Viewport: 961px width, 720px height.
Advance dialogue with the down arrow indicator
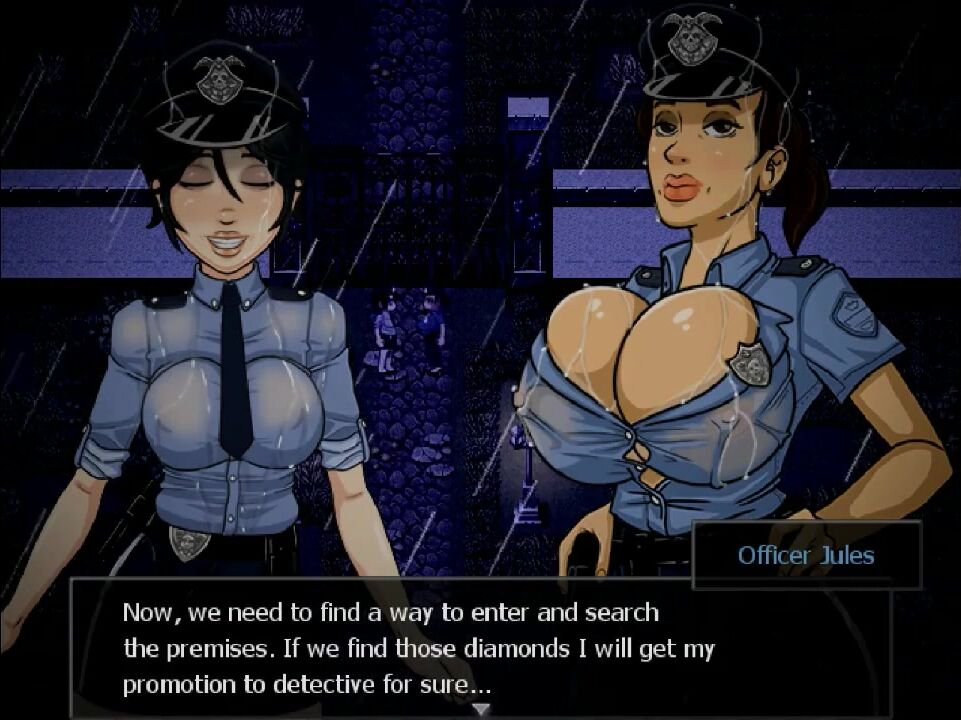[x=481, y=709]
